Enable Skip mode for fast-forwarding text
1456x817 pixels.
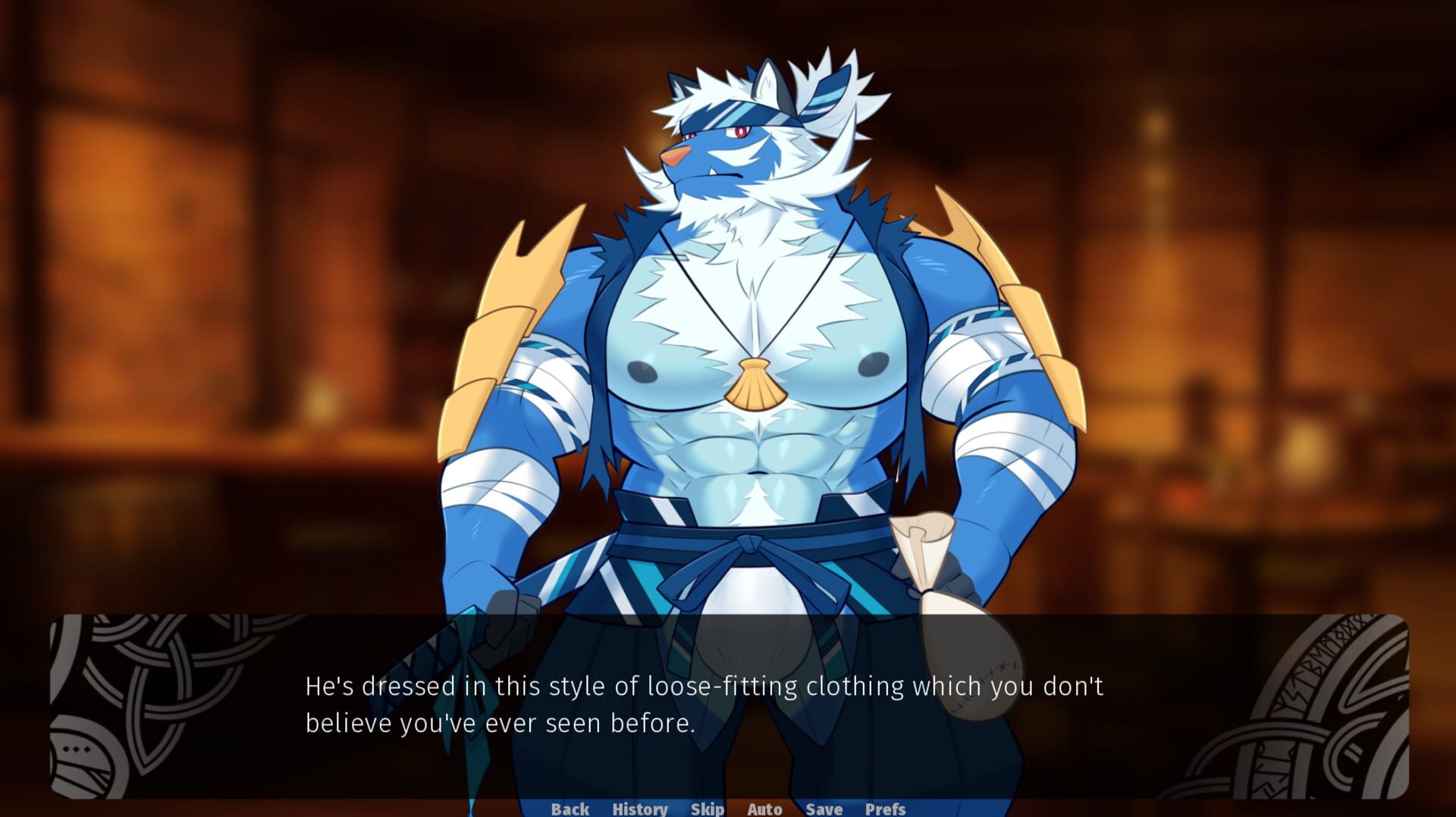pyautogui.click(x=706, y=808)
